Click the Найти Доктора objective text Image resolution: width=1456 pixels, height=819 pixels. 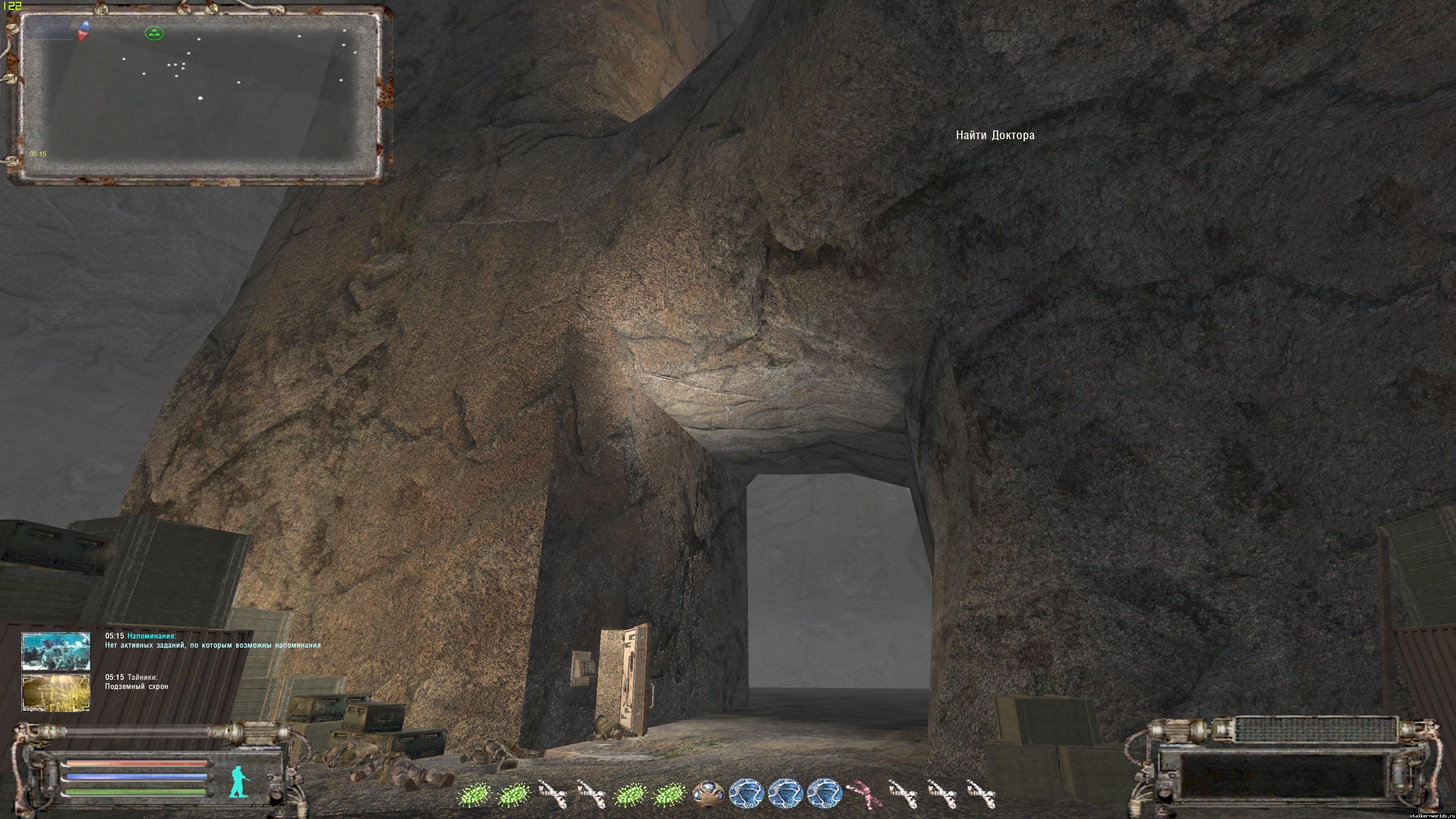pos(995,135)
